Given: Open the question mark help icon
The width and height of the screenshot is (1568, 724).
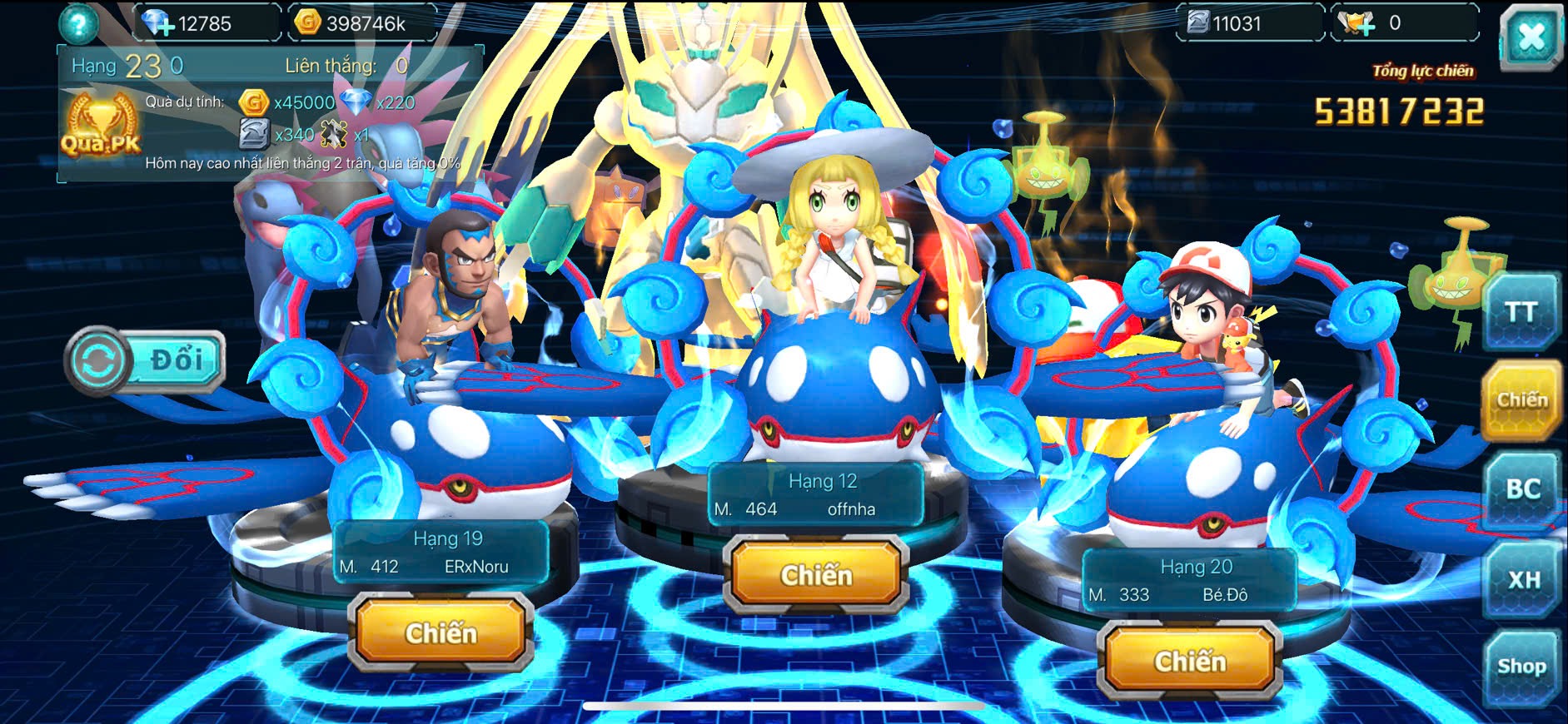Looking at the screenshot, I should [x=78, y=24].
